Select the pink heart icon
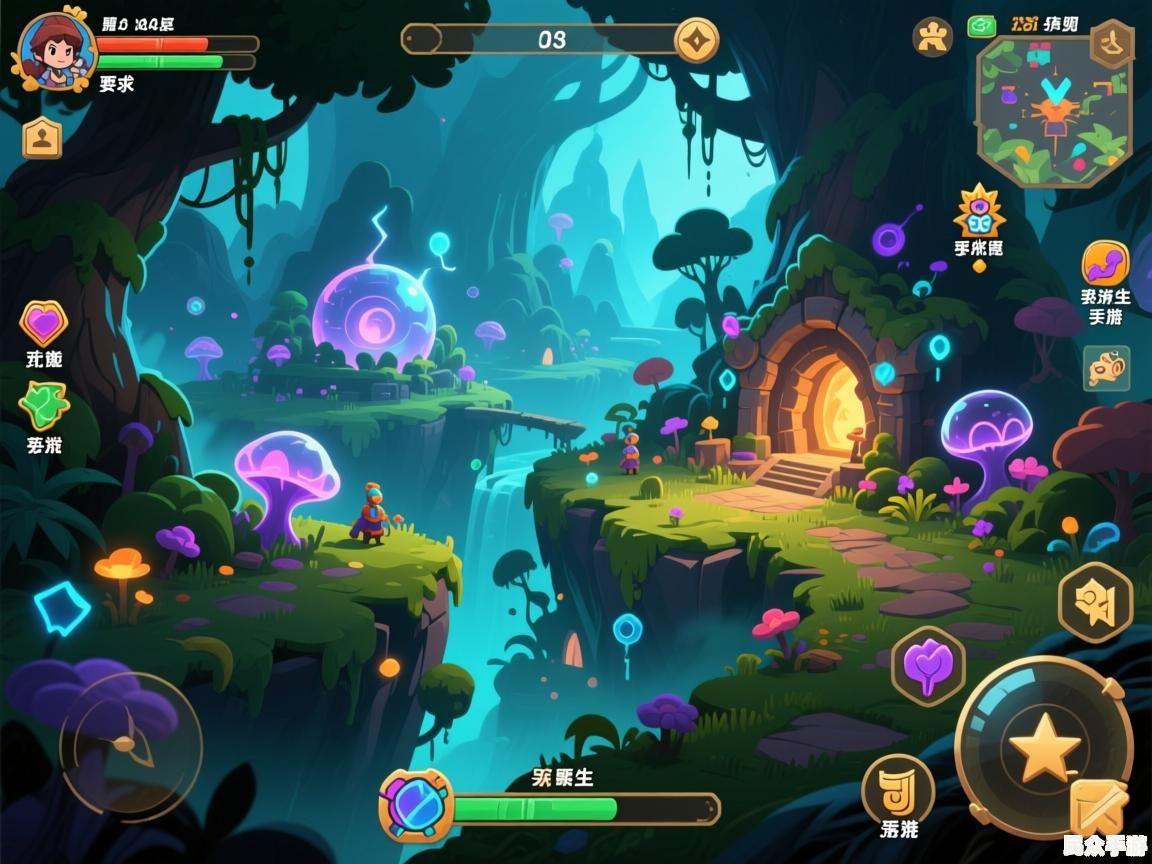 click(43, 323)
